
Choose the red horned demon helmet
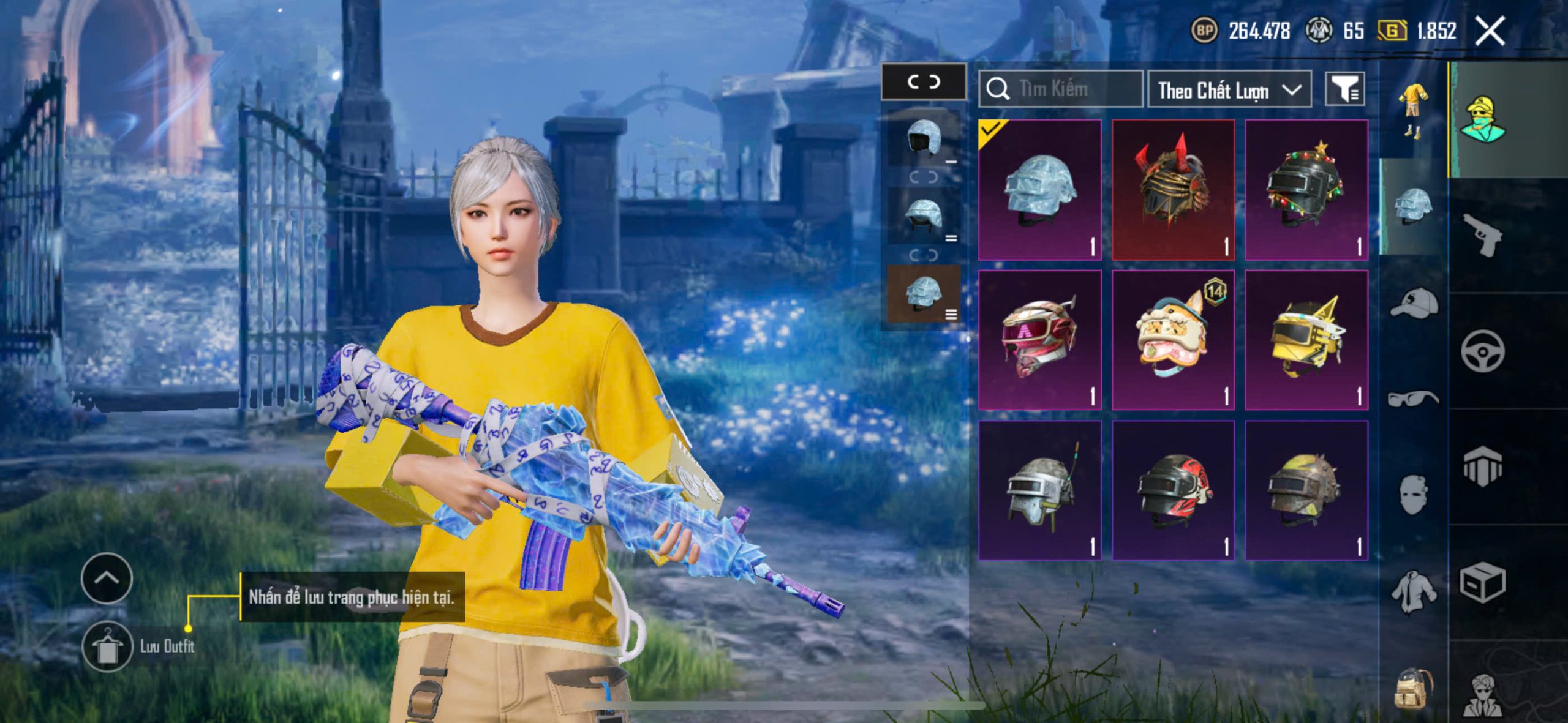[1173, 190]
